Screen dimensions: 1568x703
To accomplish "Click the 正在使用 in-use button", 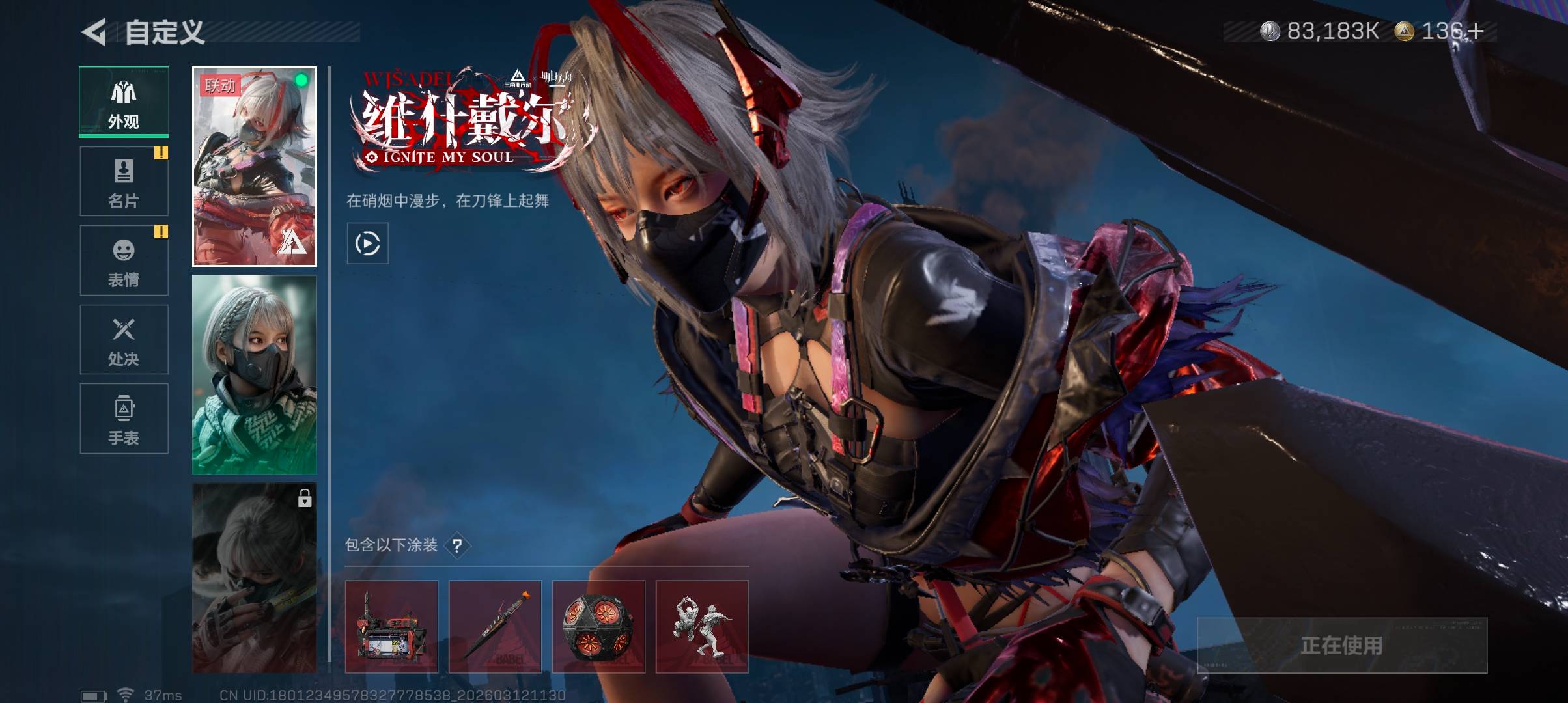I will [x=1341, y=645].
